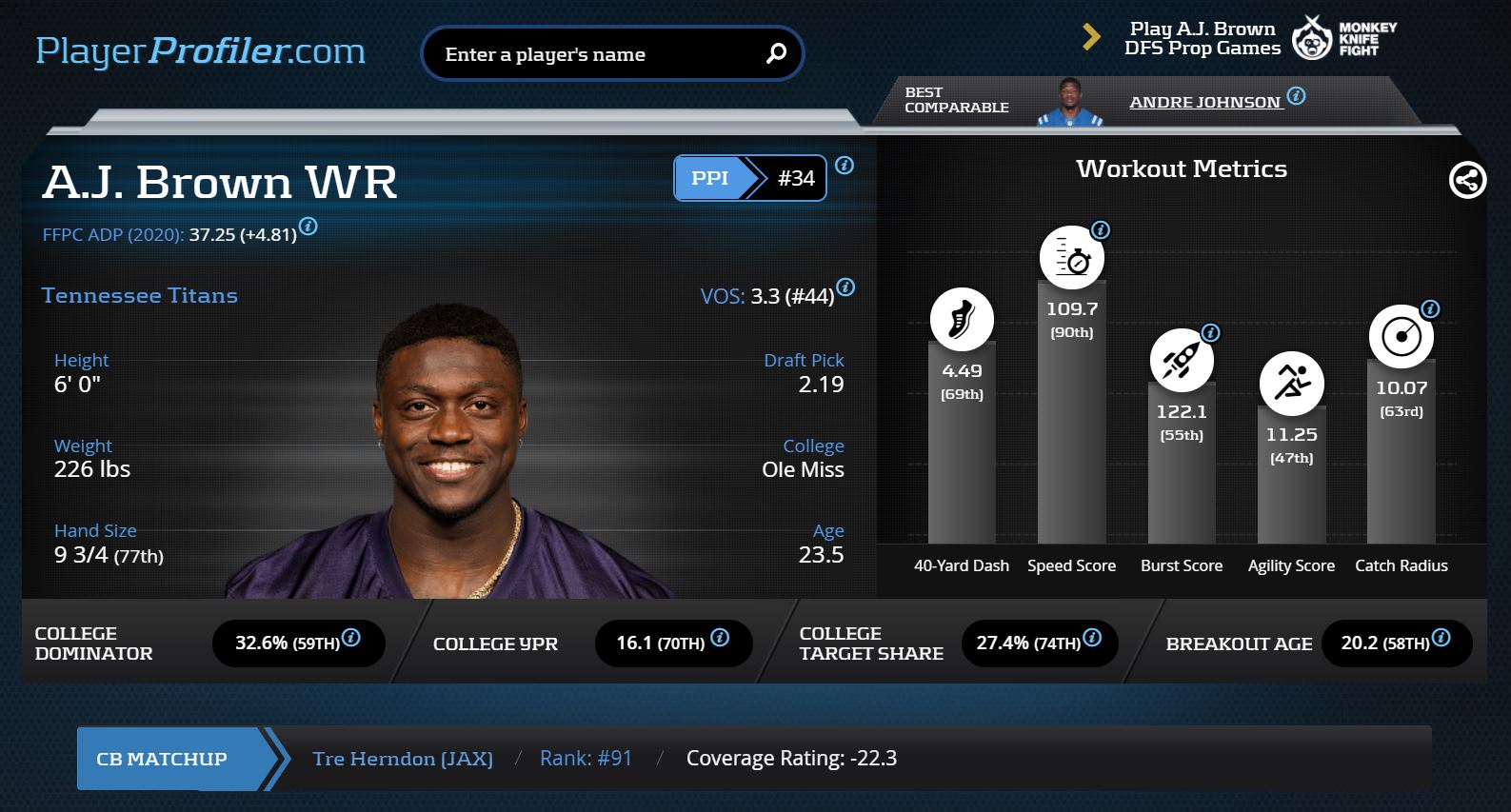Open the Play A.J. Brown DFS Prop Games link
This screenshot has width=1511, height=812.
[x=1202, y=39]
